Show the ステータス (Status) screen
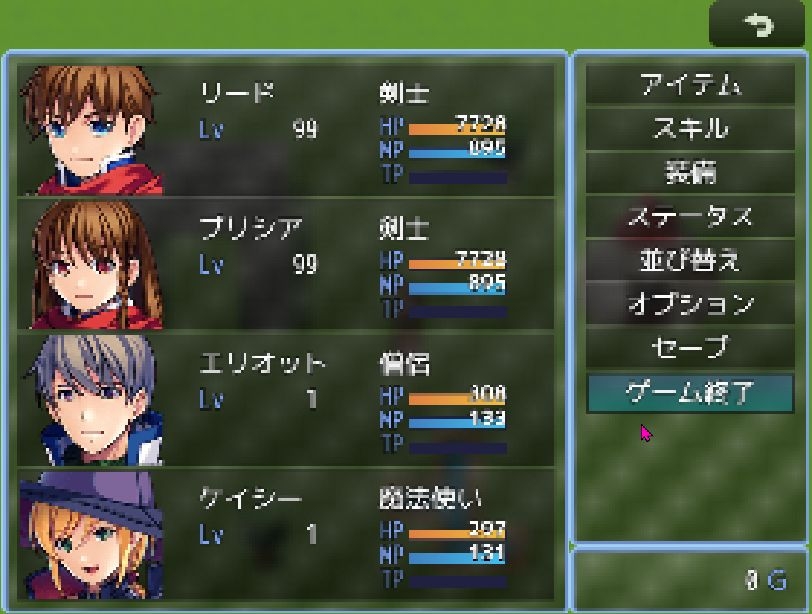The width and height of the screenshot is (812, 614). [x=689, y=216]
